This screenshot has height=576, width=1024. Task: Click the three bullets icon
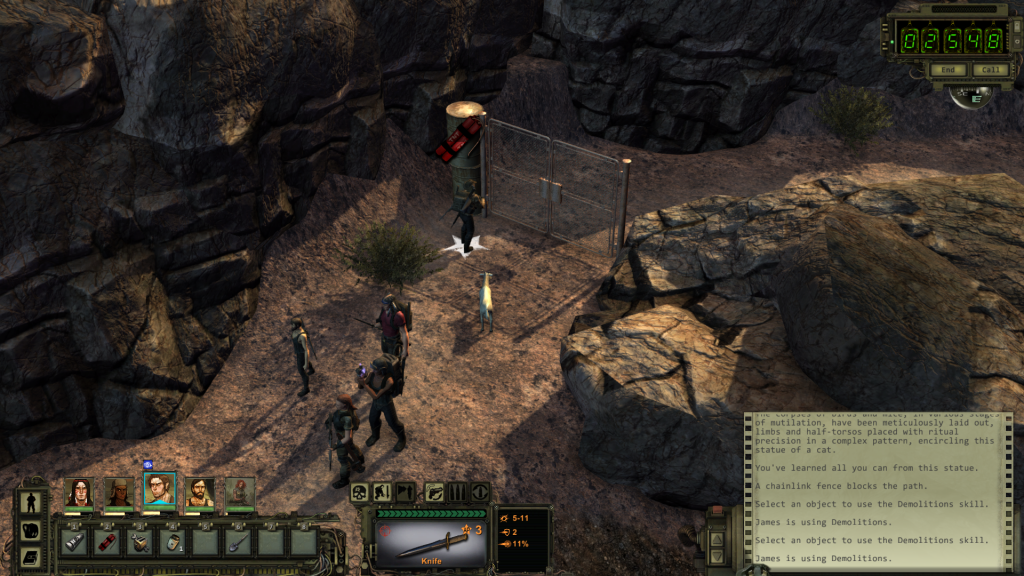(x=458, y=492)
